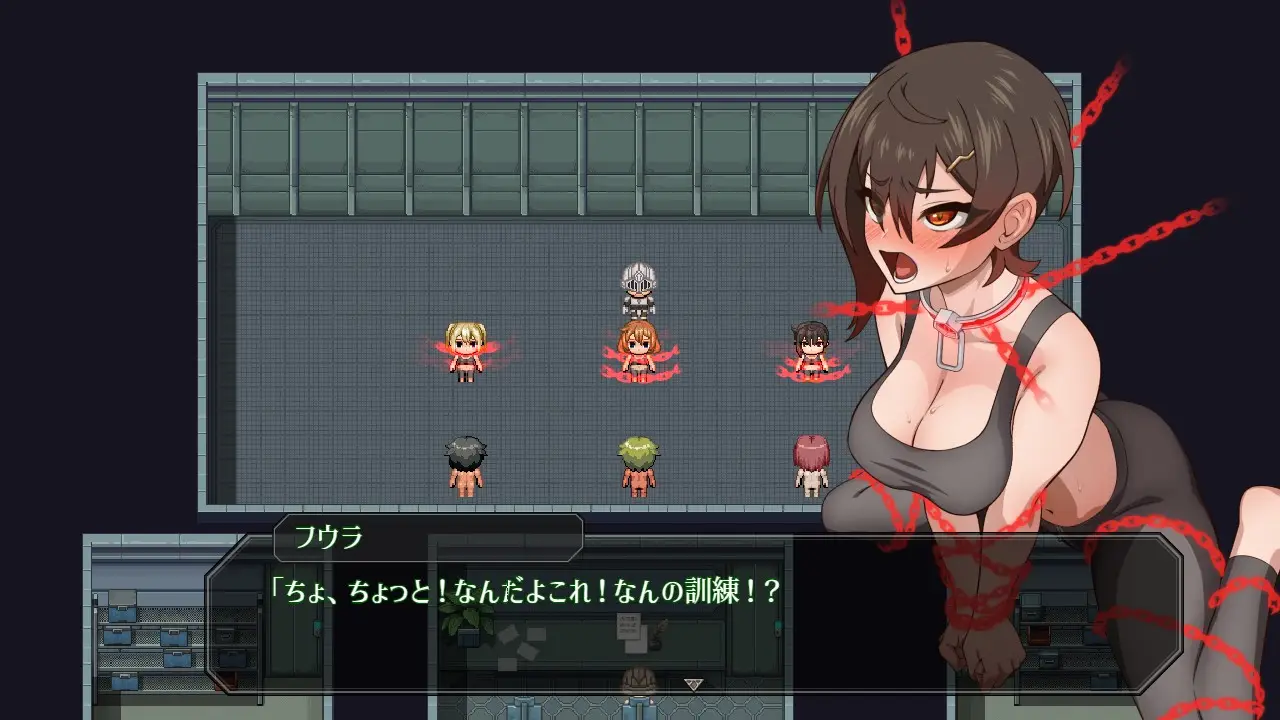Click the dialogue advance triangle indicator
1280x720 pixels.
[x=694, y=684]
